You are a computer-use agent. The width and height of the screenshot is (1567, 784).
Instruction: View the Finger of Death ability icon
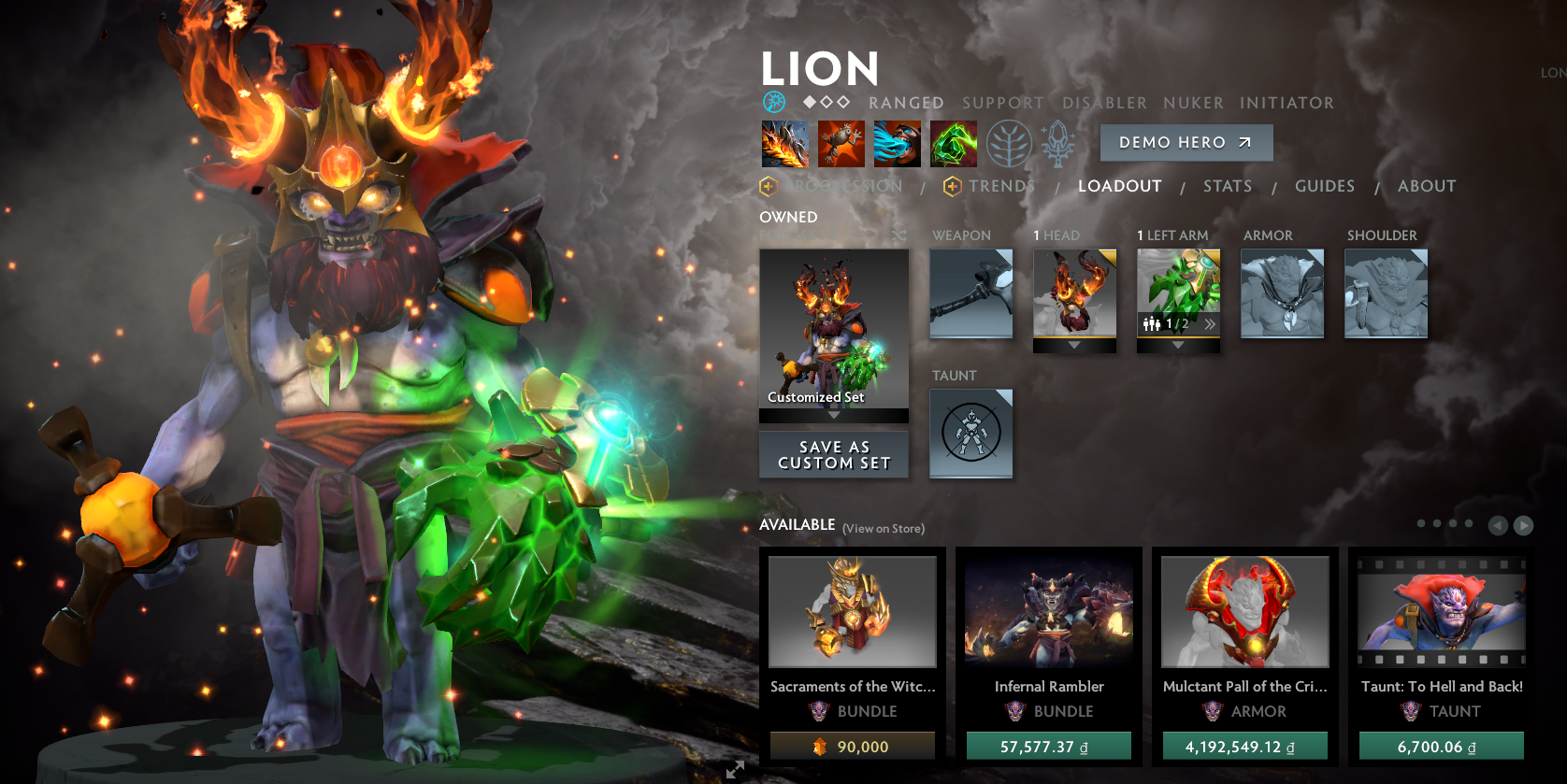[954, 145]
